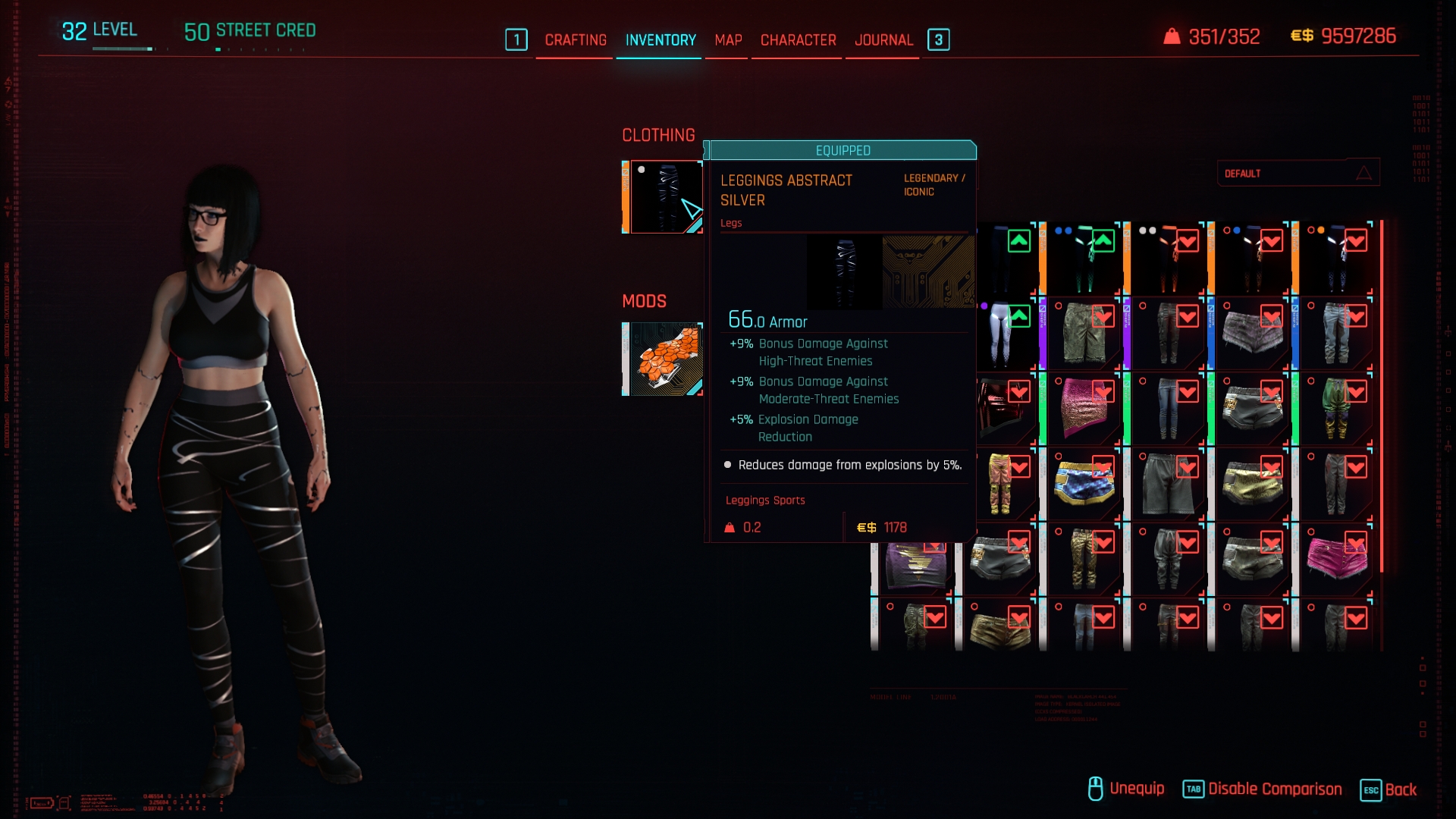Screen dimensions: 1456x819
Task: Open the Journal tab
Action: point(883,40)
